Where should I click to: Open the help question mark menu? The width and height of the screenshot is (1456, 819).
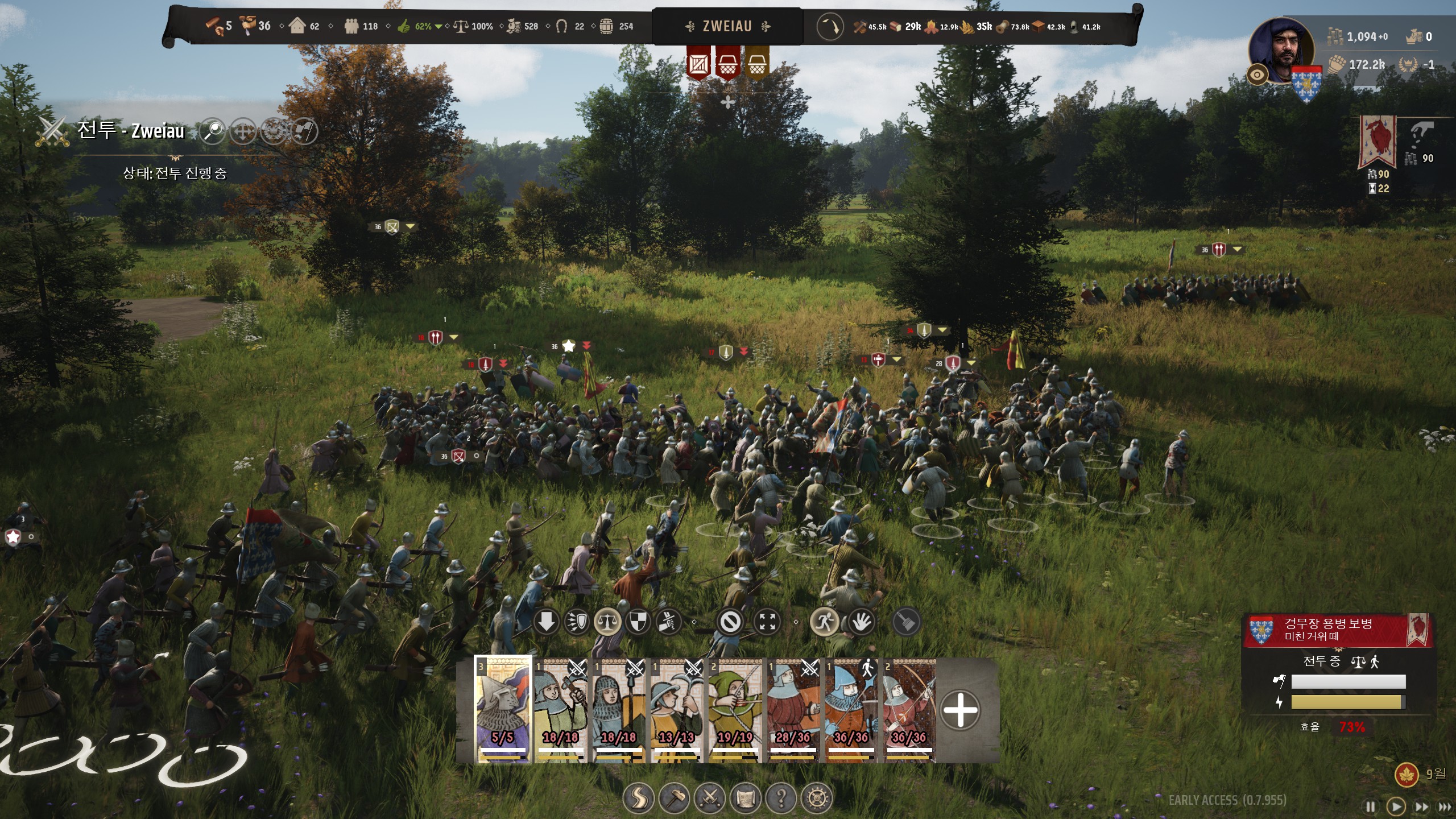click(781, 799)
